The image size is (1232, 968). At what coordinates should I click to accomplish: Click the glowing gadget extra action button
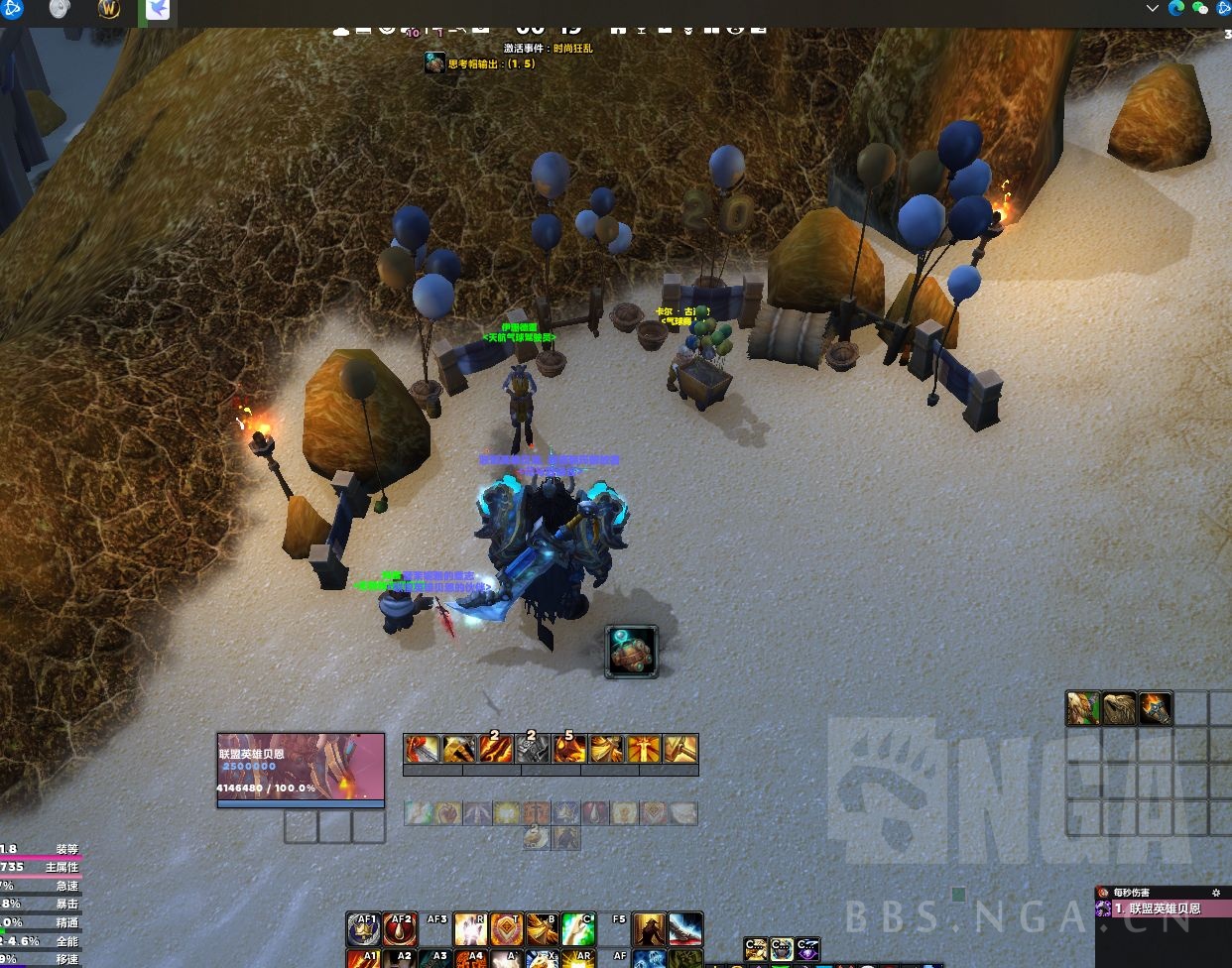click(632, 652)
